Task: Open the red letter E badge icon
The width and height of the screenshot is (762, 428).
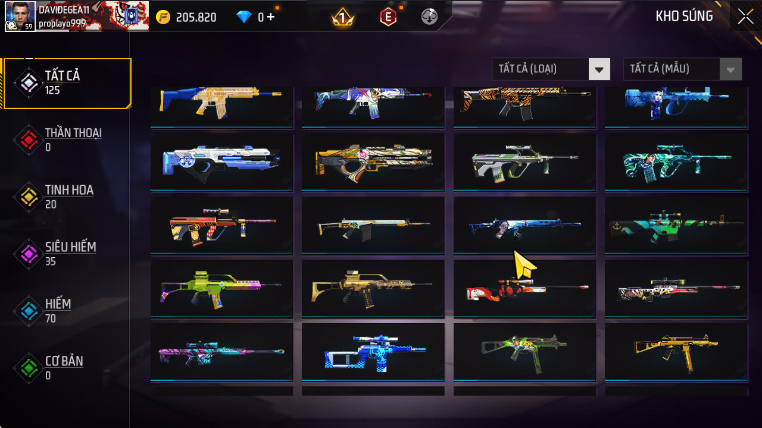Action: 388,16
